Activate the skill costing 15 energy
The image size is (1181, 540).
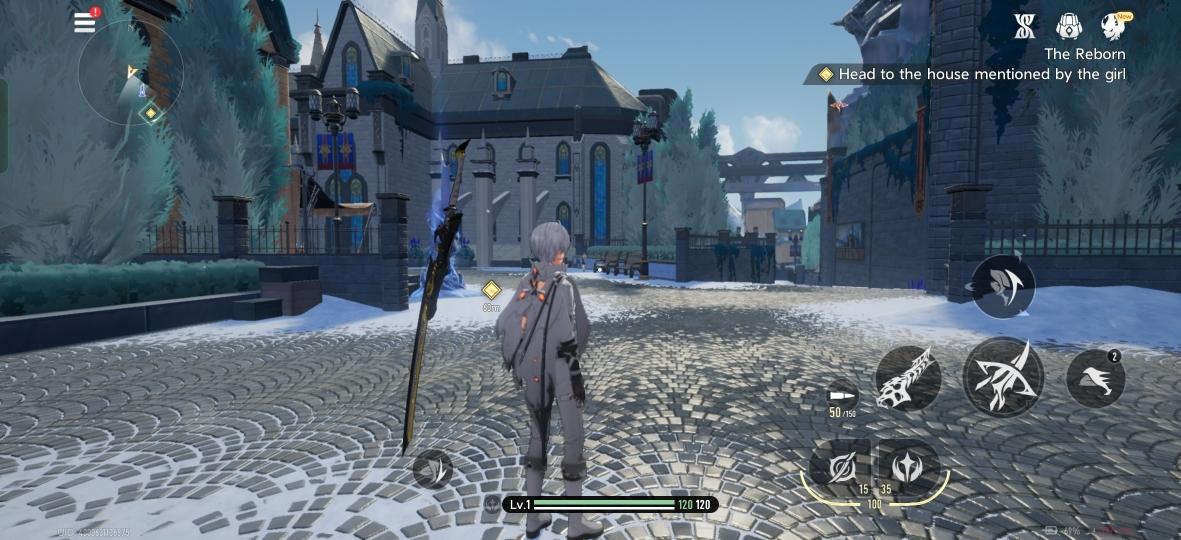point(838,466)
